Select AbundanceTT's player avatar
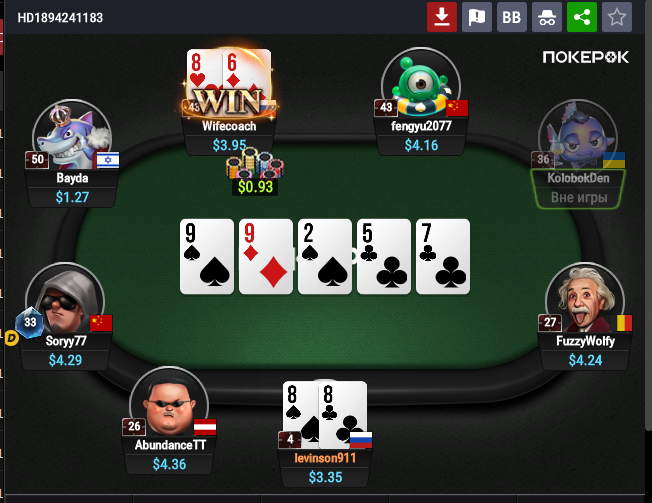This screenshot has height=503, width=652. tap(168, 404)
